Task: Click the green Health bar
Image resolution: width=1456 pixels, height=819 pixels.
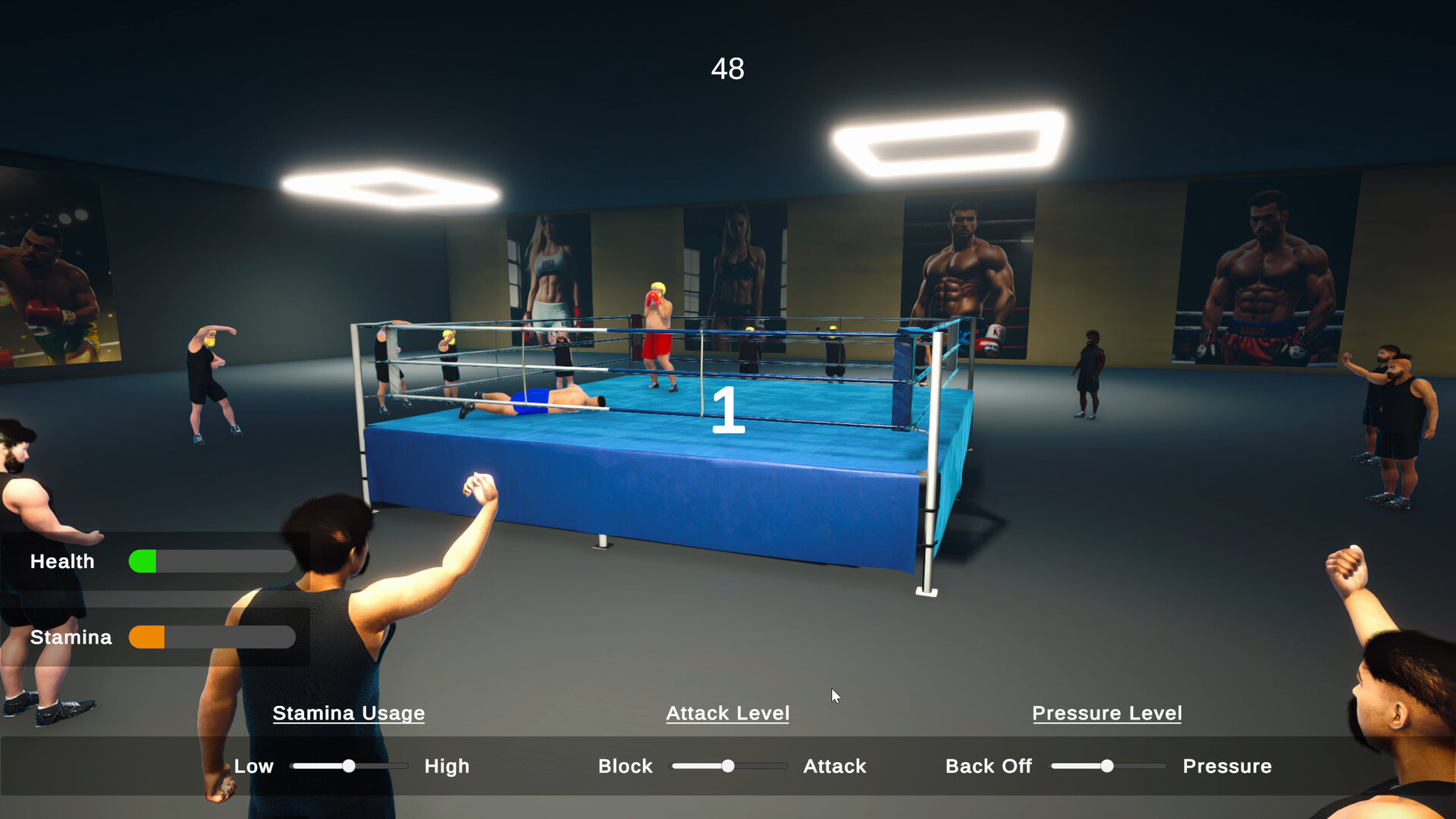Action: (144, 561)
